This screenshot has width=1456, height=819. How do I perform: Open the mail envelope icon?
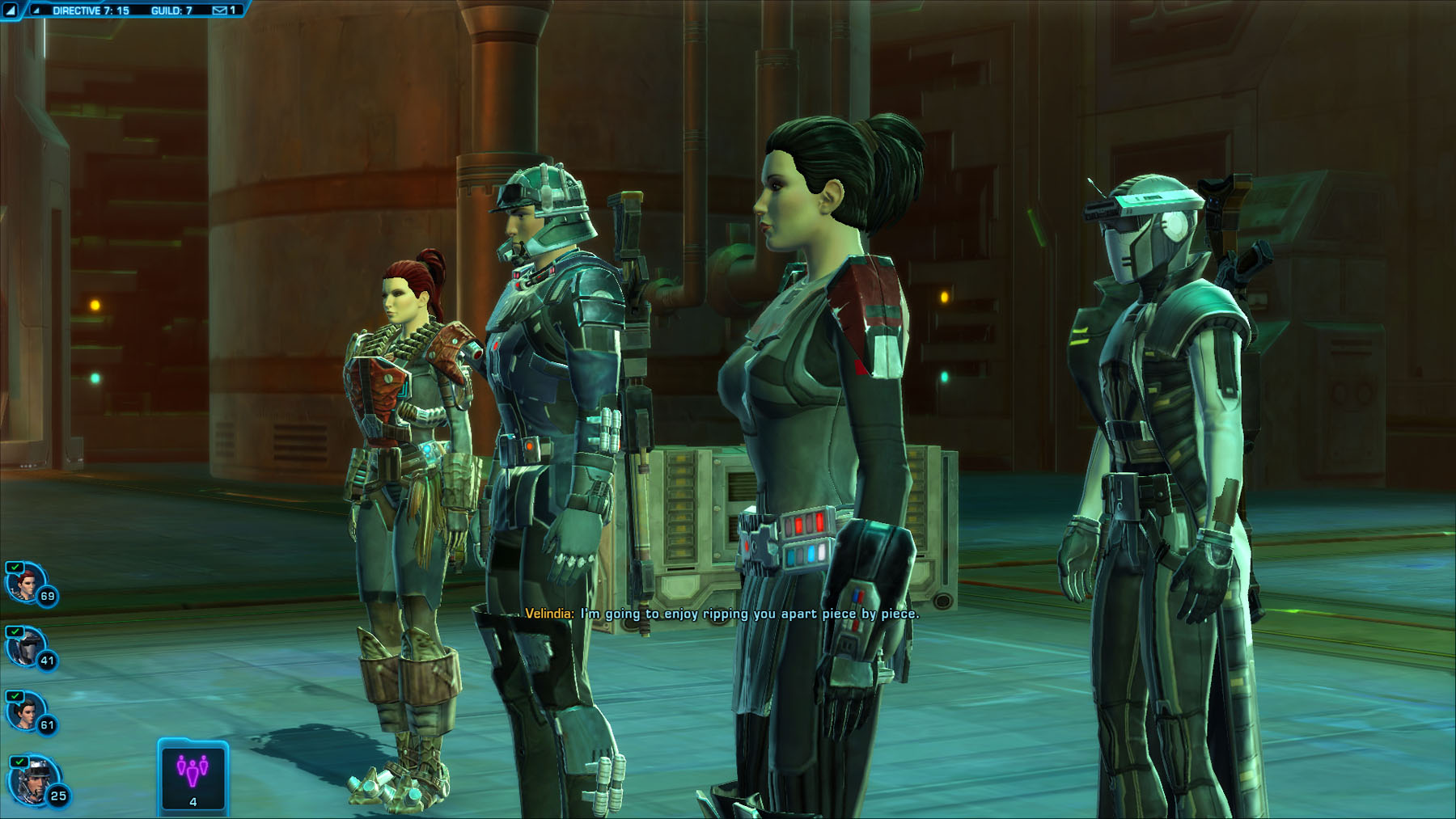point(219,11)
